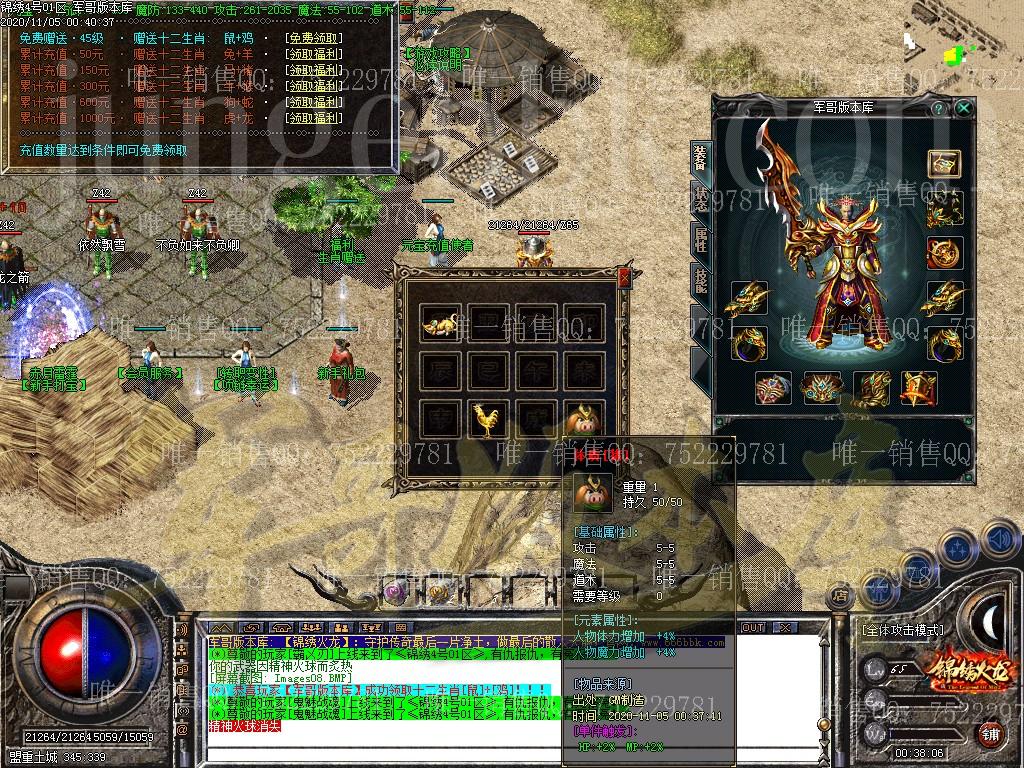Claim the 50元 recharge reward (领取福利)
Viewport: 1024px width, 768px height.
pos(313,54)
